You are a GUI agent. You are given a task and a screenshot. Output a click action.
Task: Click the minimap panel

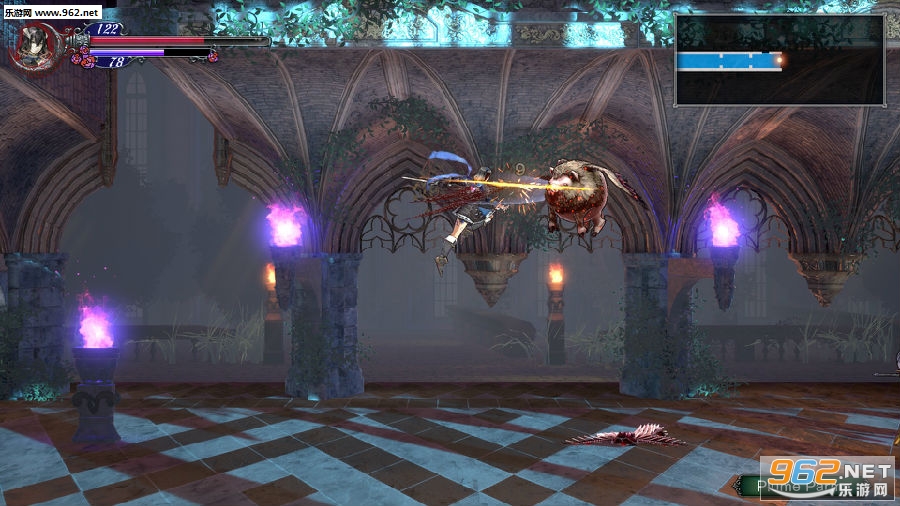[x=779, y=60]
